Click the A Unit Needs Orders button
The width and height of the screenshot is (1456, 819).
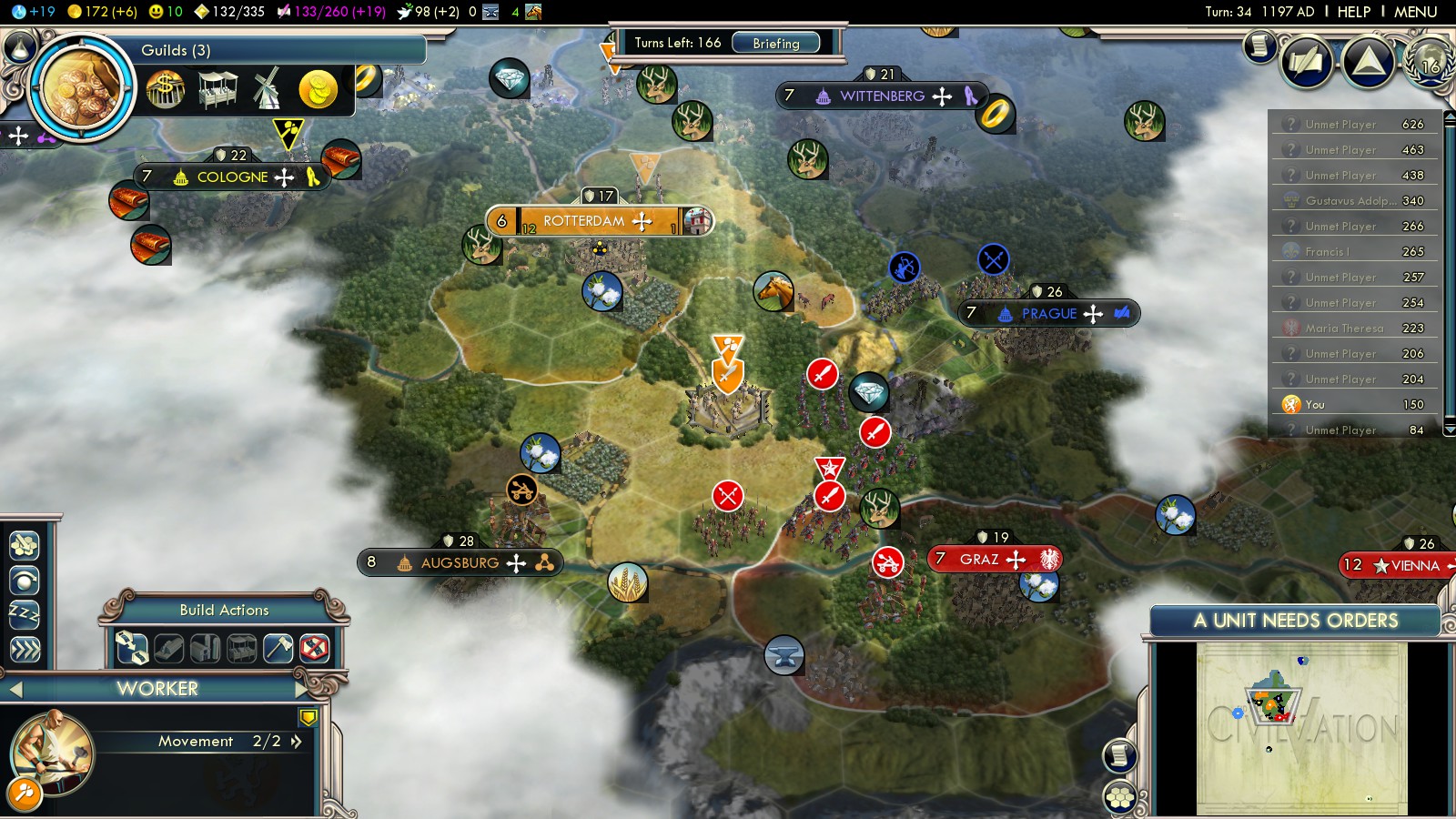(1295, 621)
